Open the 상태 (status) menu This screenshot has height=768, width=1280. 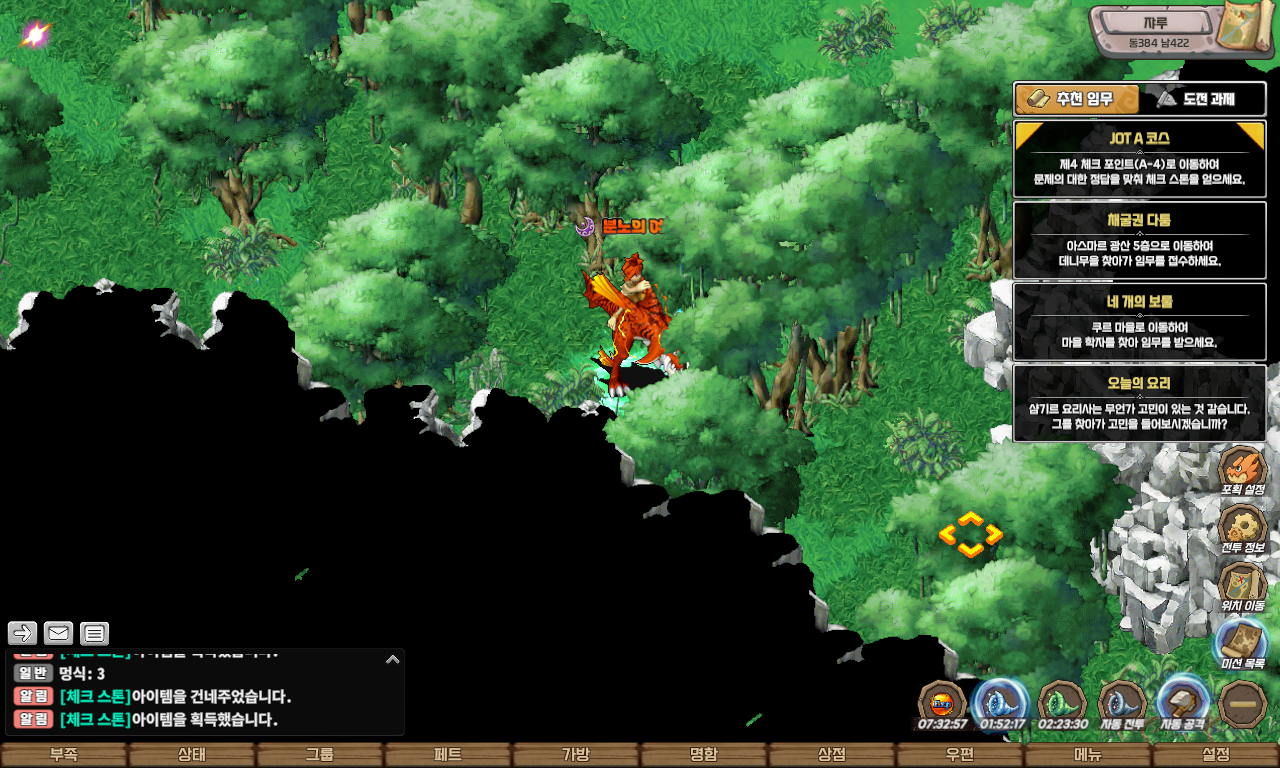(192, 755)
